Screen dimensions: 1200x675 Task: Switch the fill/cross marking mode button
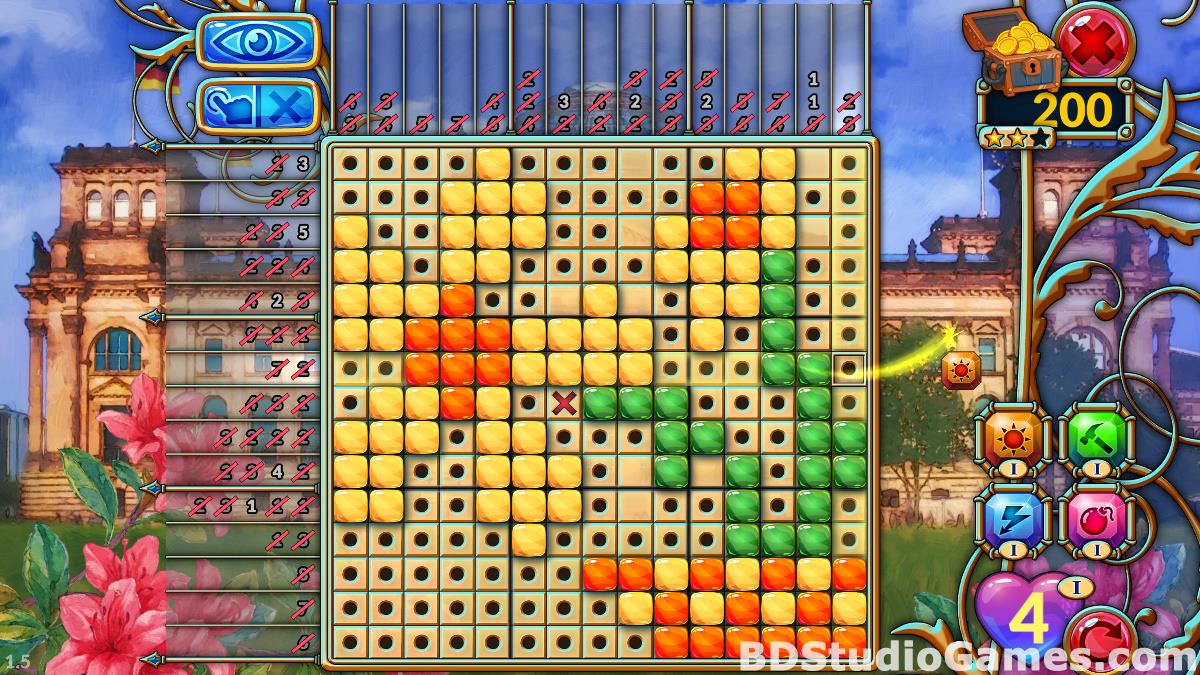(258, 105)
